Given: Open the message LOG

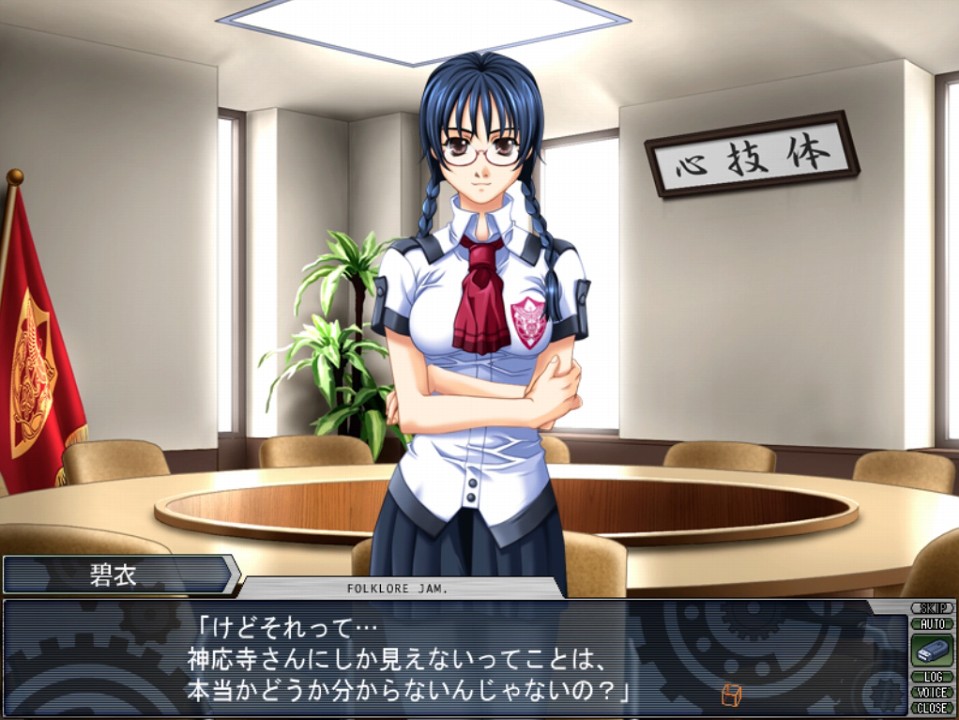Looking at the screenshot, I should (932, 677).
